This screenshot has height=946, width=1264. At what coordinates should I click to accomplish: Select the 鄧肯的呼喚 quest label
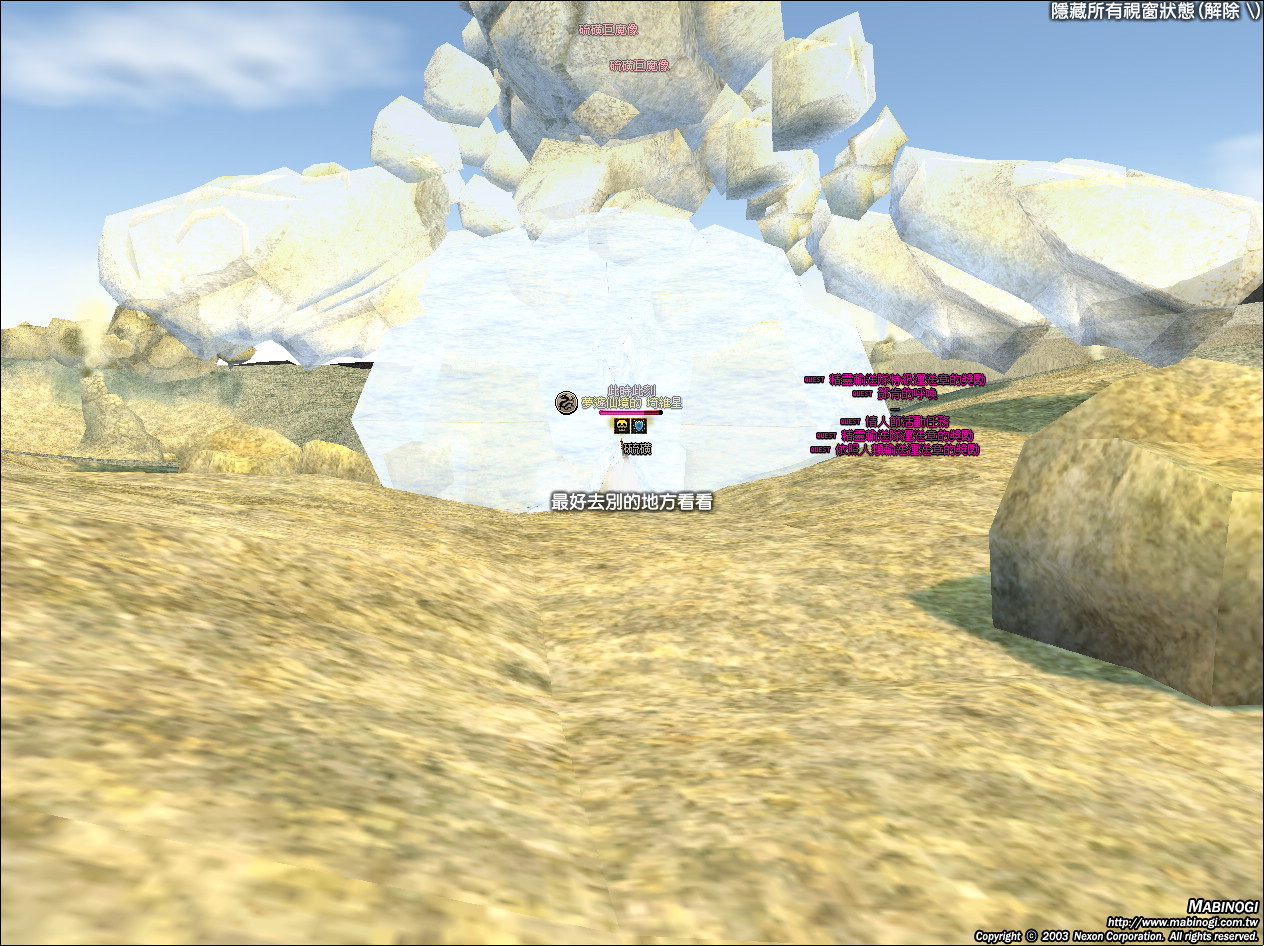pos(905,394)
